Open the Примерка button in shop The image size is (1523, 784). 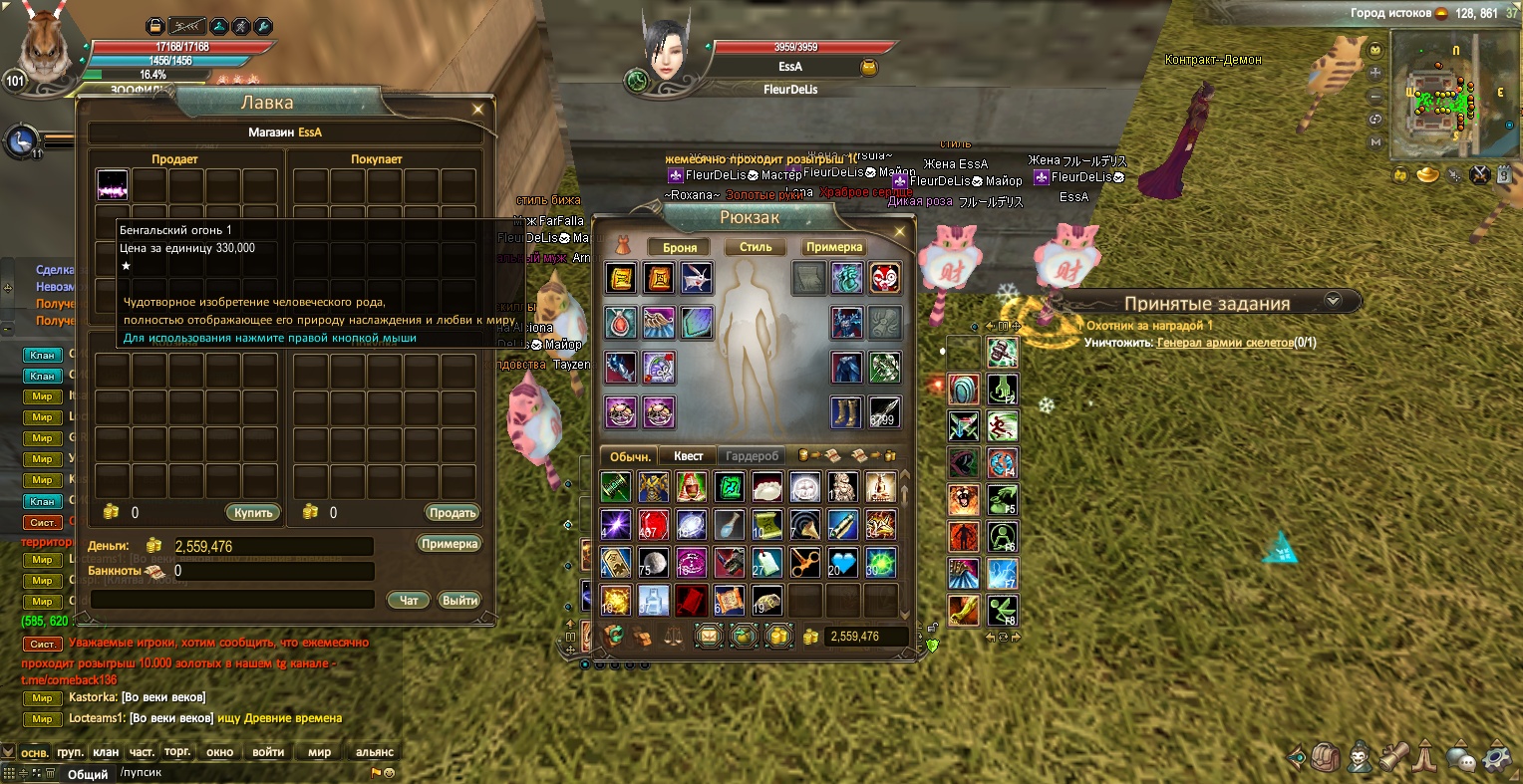pyautogui.click(x=450, y=544)
